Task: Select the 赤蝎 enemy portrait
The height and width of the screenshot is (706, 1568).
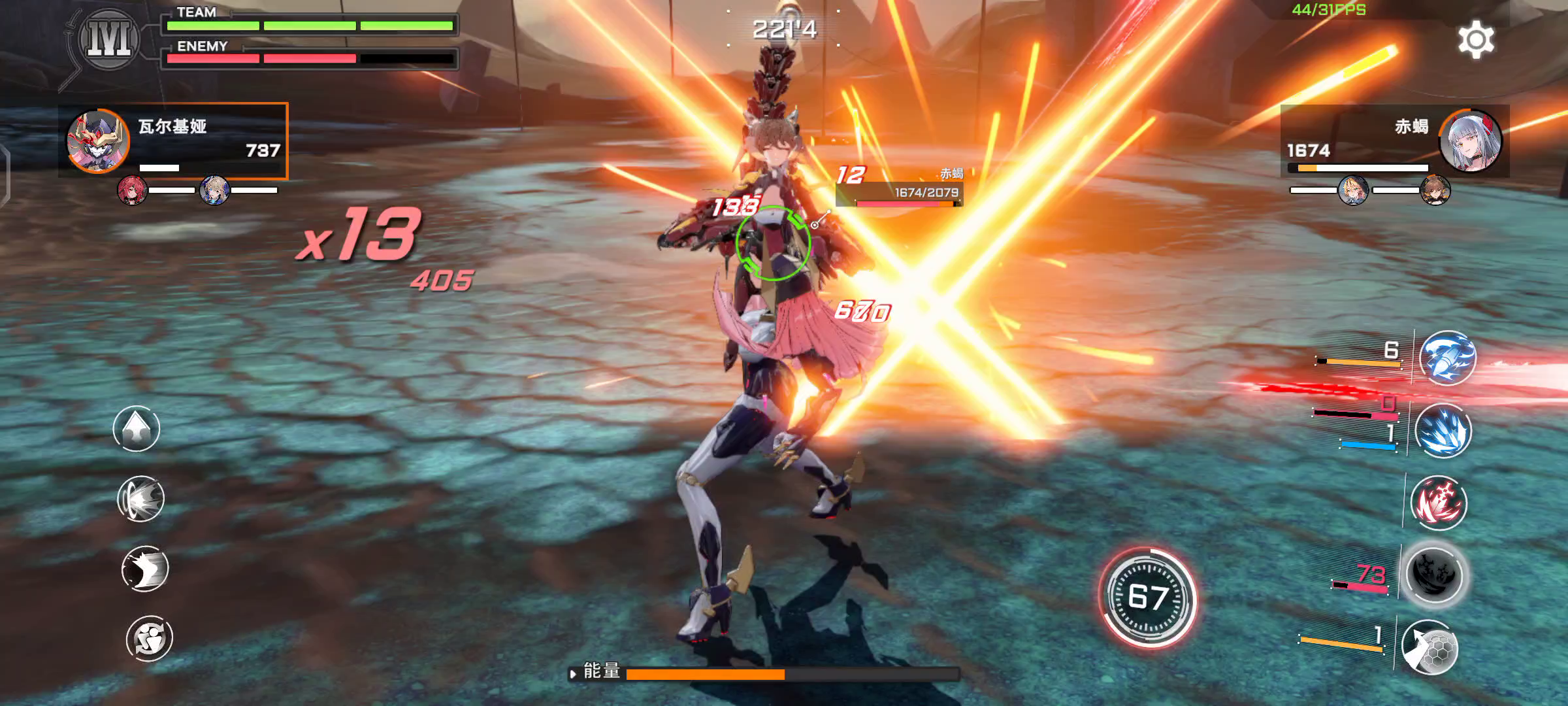Action: coord(1470,141)
